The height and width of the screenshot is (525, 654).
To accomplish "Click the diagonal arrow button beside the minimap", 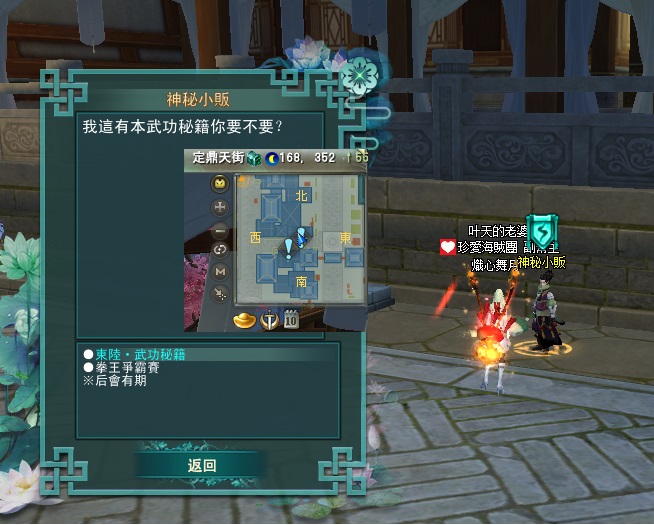I will (x=221, y=291).
